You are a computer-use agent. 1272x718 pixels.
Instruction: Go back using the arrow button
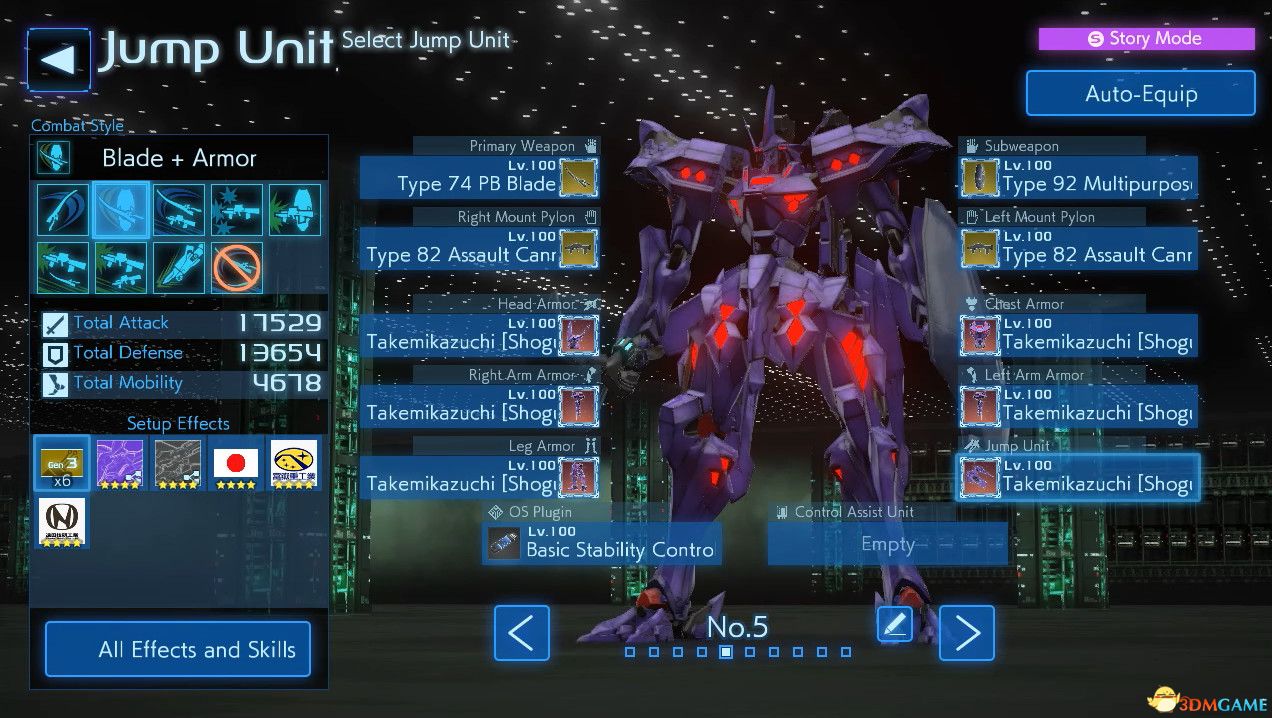[x=58, y=60]
